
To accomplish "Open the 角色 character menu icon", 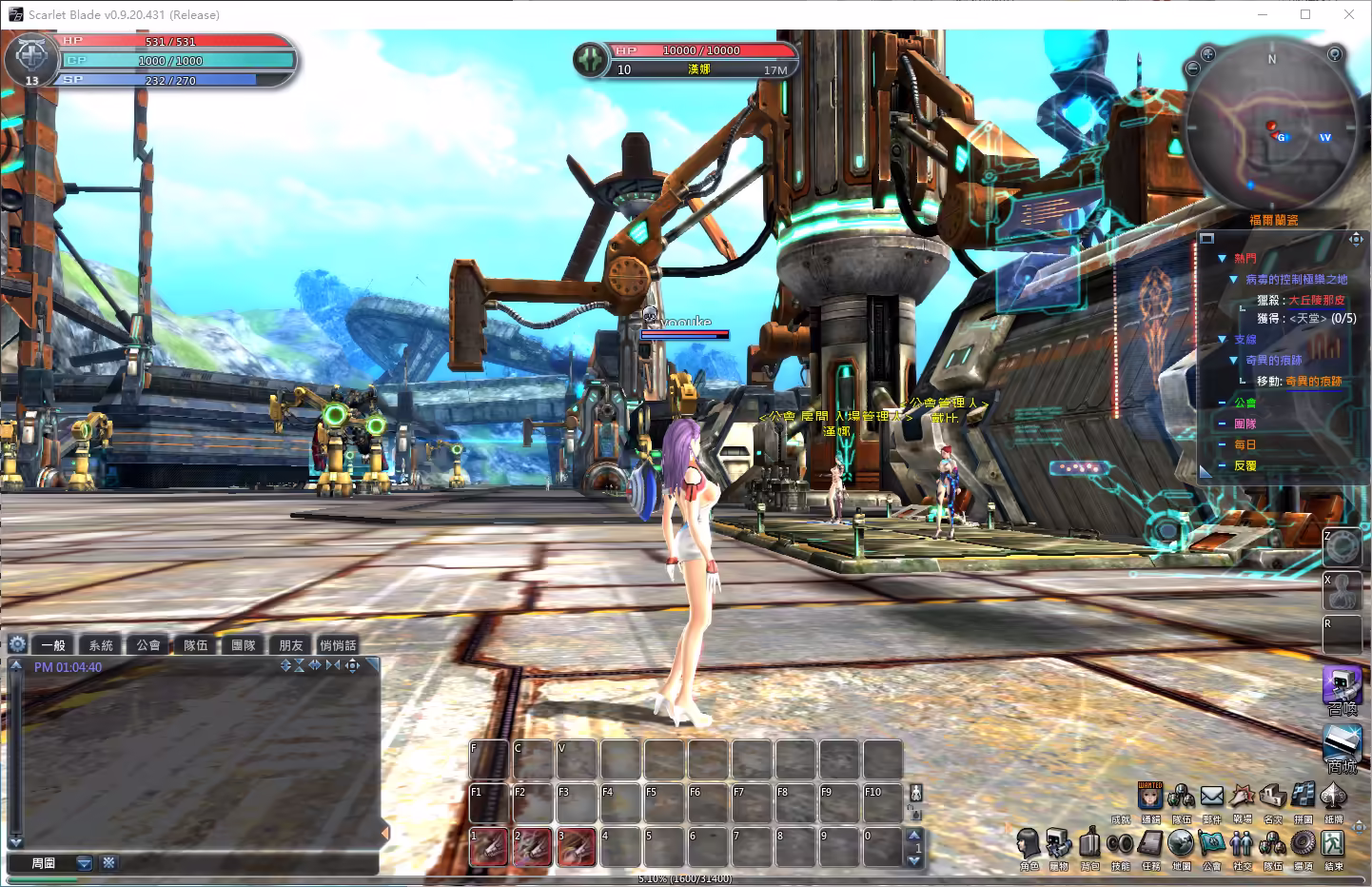I will [x=1029, y=844].
